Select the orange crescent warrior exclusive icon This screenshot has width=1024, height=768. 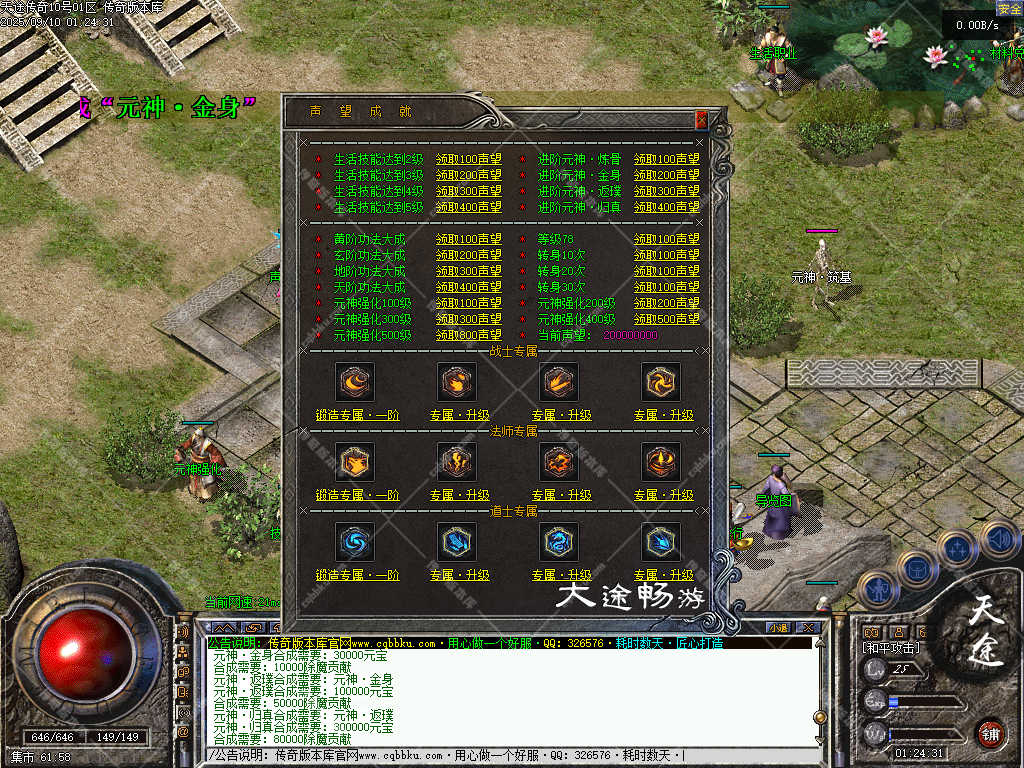point(355,381)
